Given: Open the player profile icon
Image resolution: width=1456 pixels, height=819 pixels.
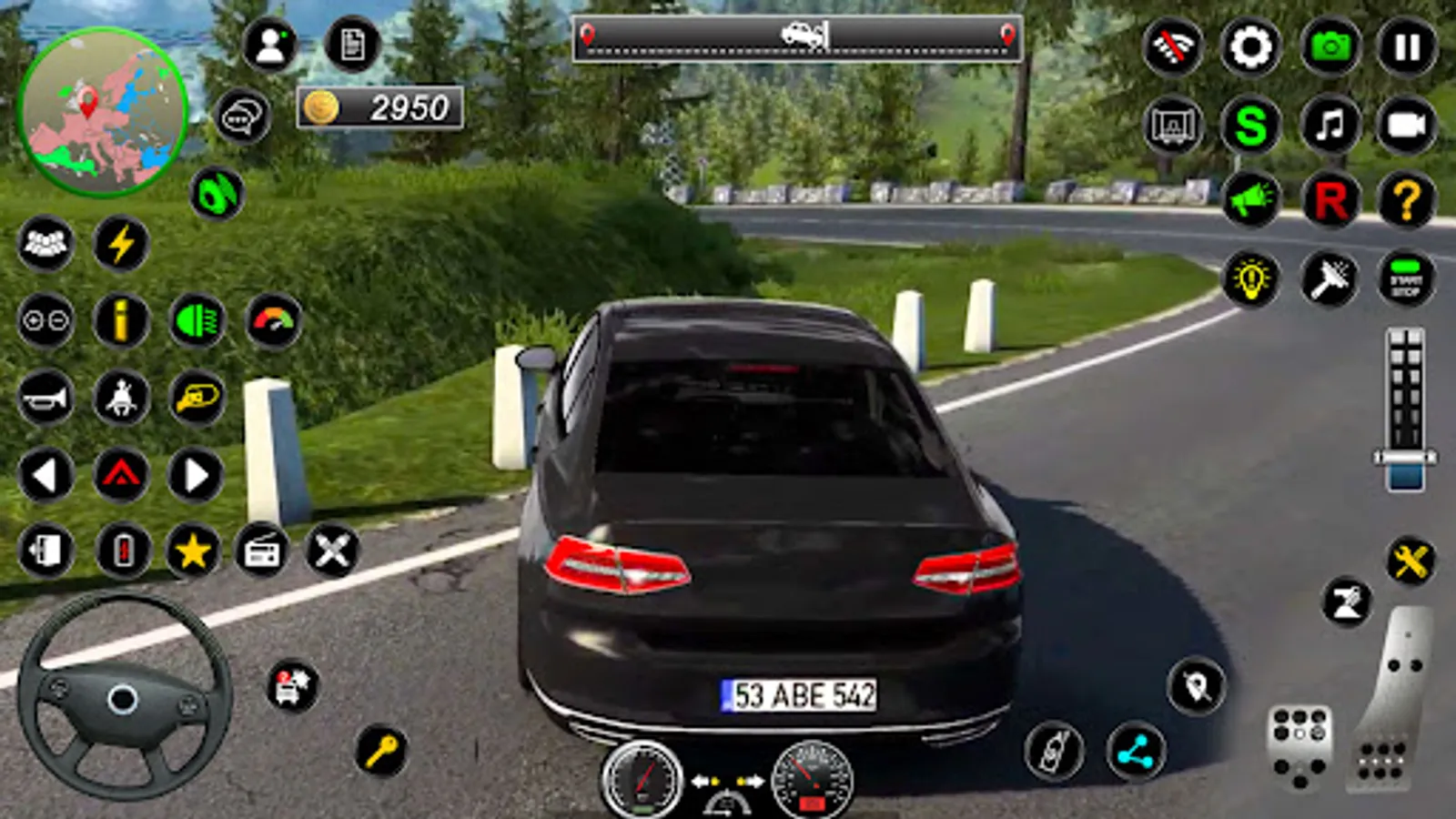Looking at the screenshot, I should click(270, 45).
